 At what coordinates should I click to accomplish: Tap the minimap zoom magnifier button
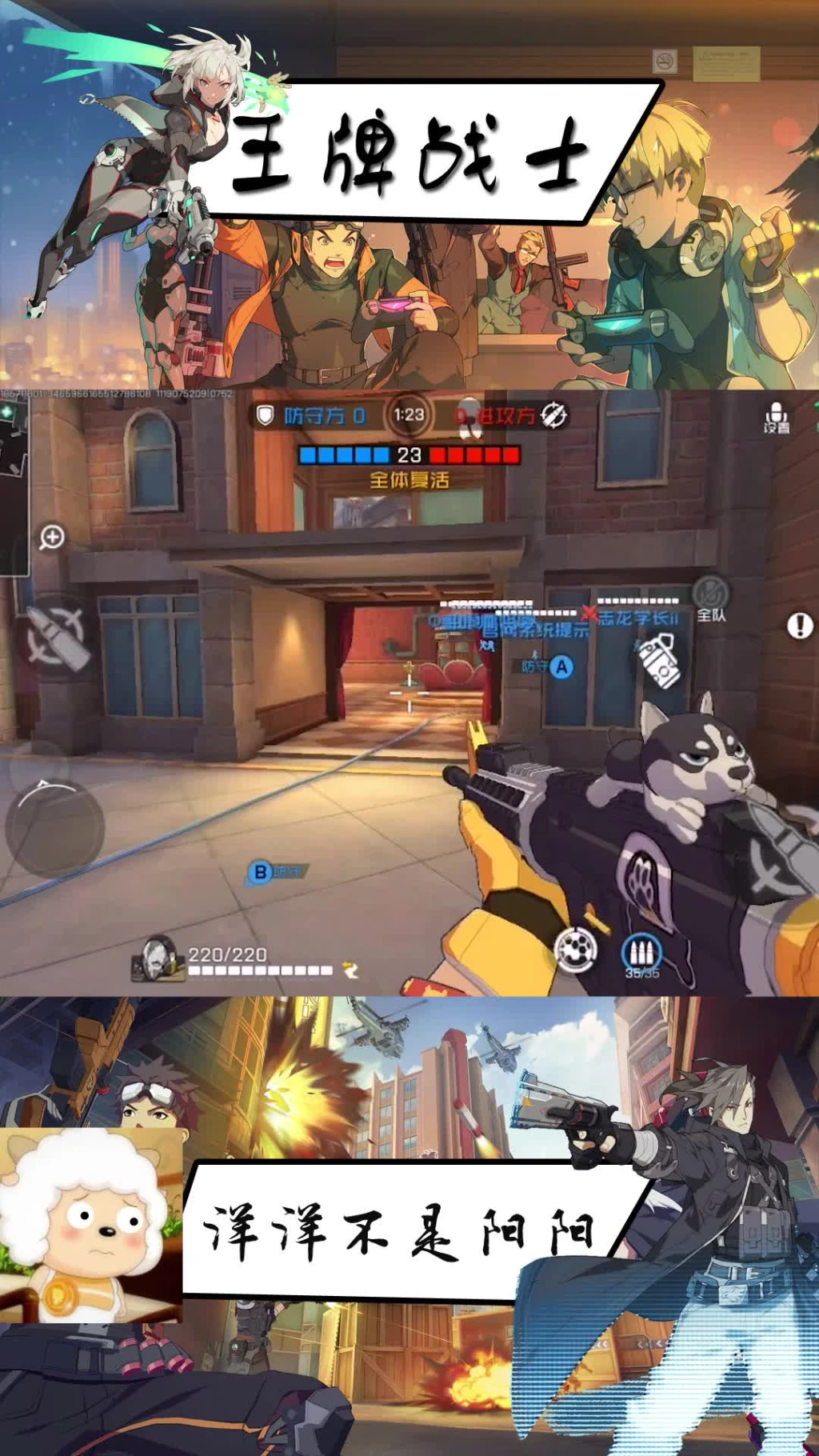pos(52,537)
